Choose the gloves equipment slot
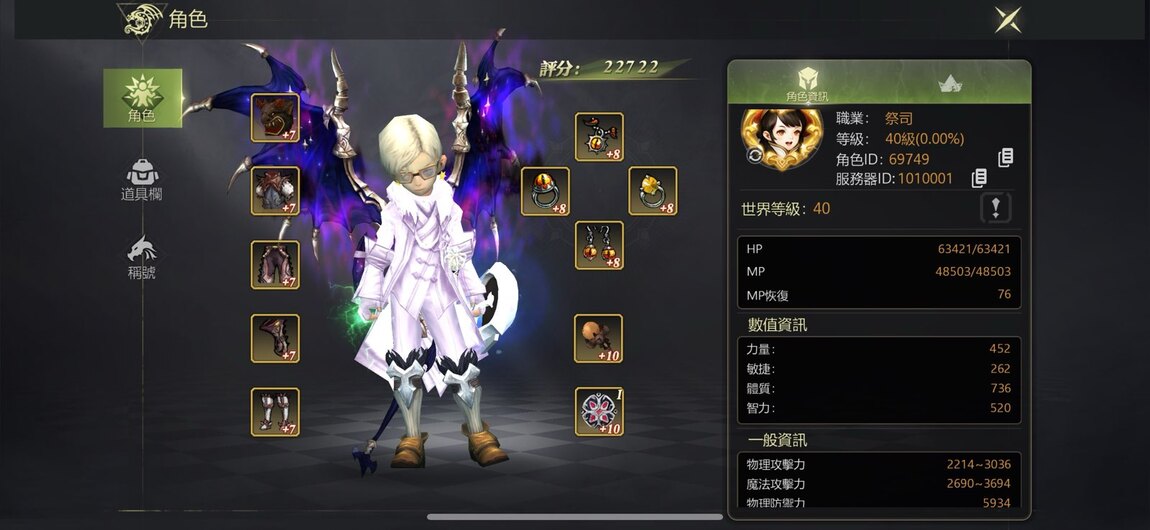Screen dimensions: 1150x530 pyautogui.click(x=275, y=338)
